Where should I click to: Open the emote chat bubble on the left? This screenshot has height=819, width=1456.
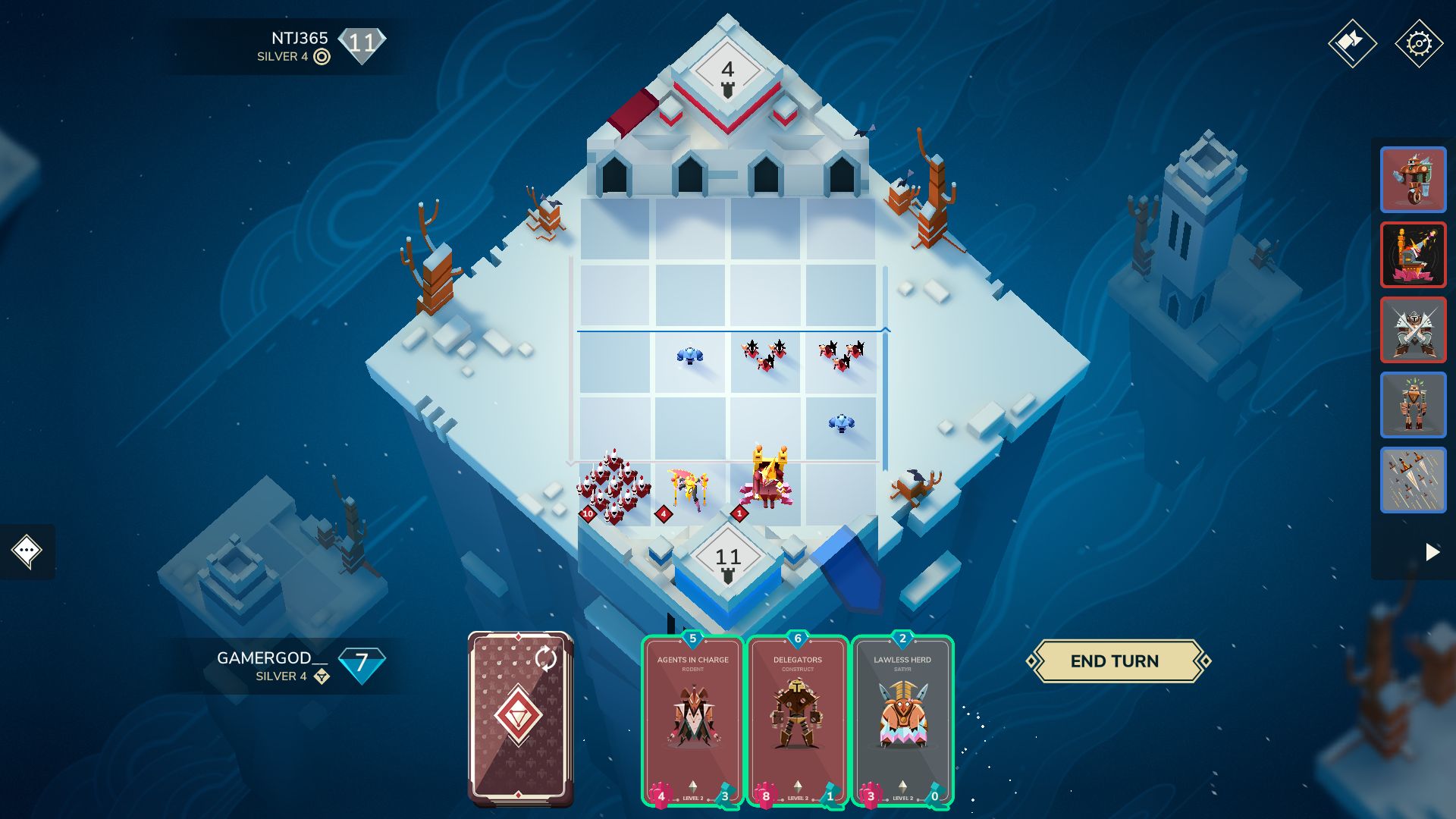tap(27, 552)
